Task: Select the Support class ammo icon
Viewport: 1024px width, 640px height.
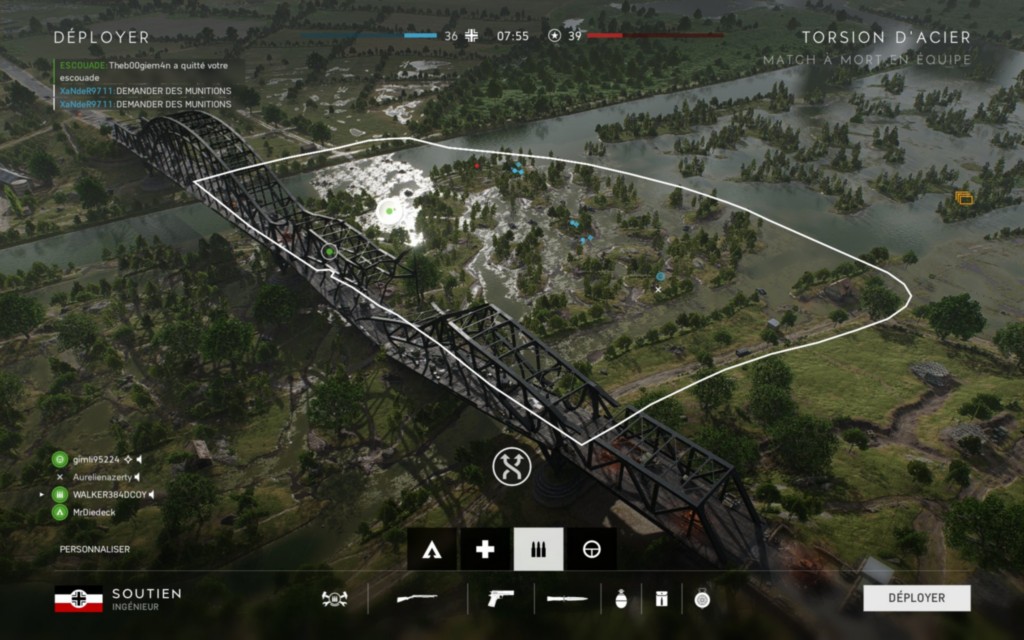Action: point(538,549)
